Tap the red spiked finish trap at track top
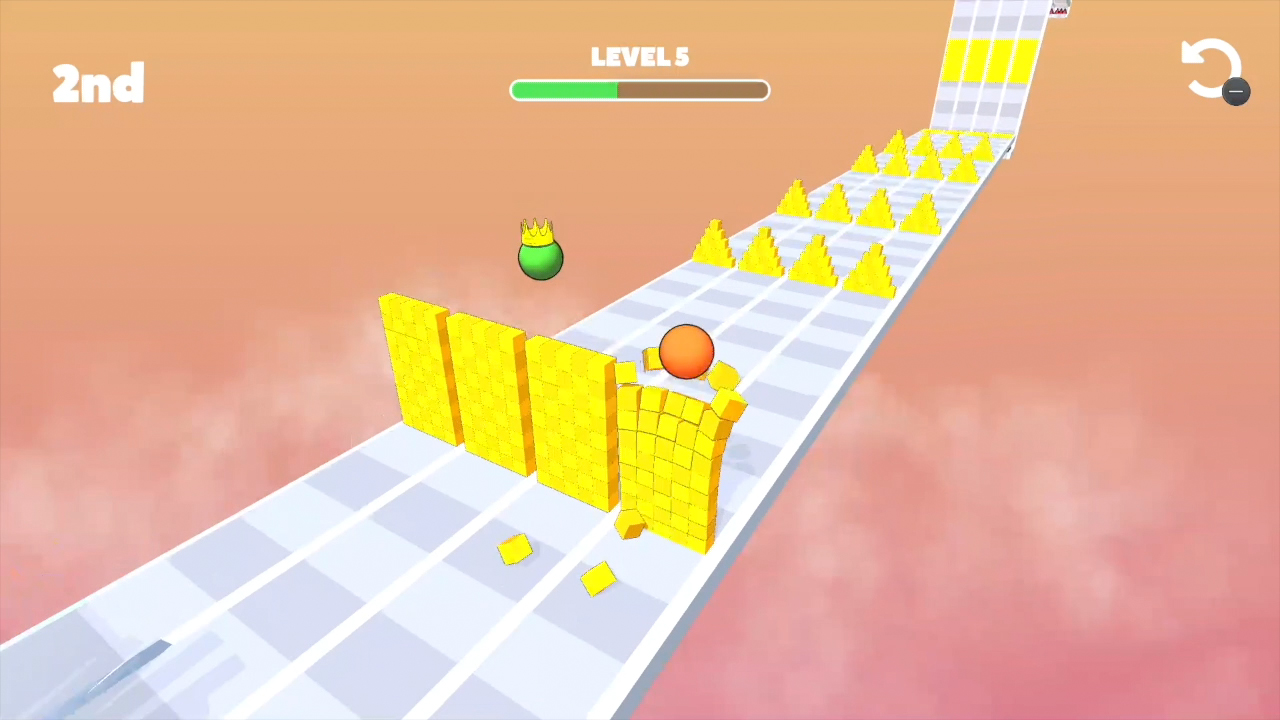This screenshot has width=1280, height=720. [x=1058, y=10]
